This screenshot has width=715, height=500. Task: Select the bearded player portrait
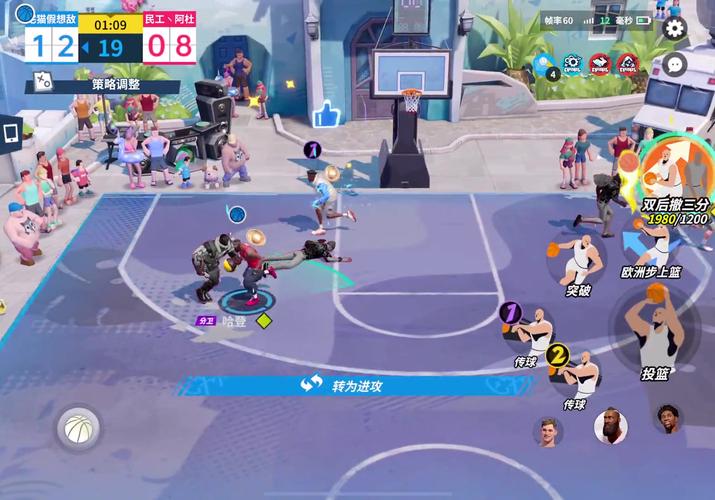[609, 426]
